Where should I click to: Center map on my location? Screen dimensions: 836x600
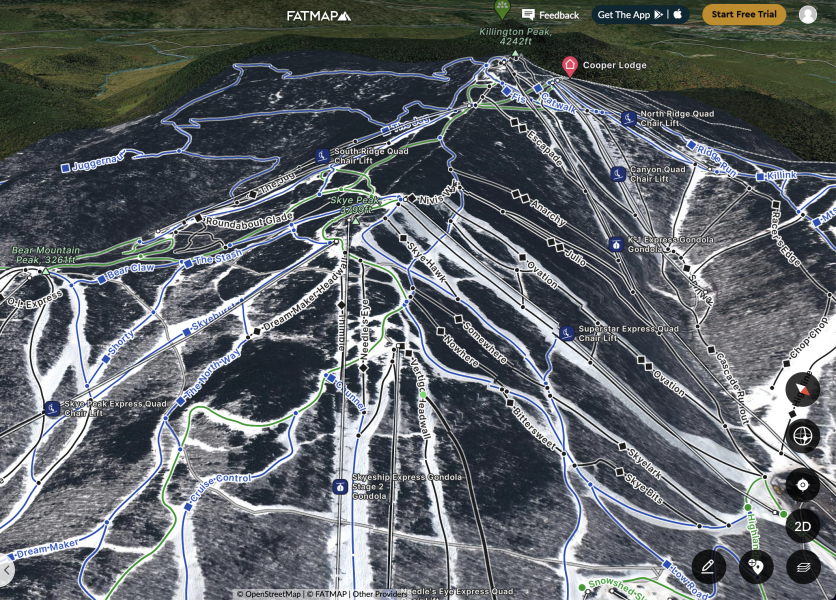point(802,485)
